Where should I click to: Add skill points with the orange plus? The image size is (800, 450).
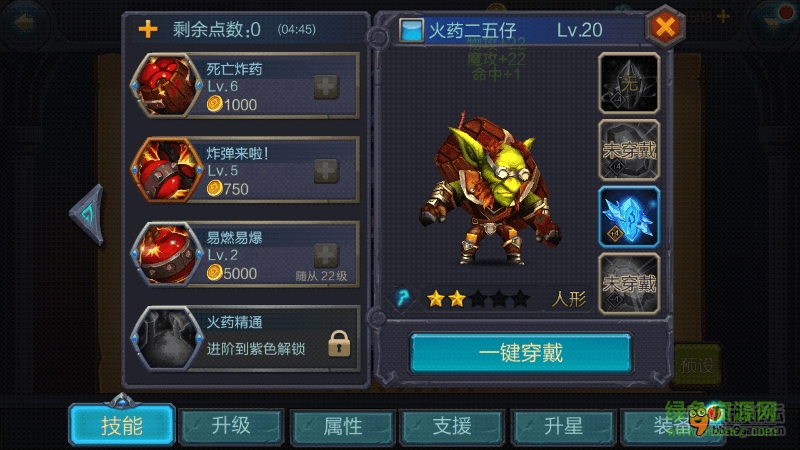(x=148, y=28)
